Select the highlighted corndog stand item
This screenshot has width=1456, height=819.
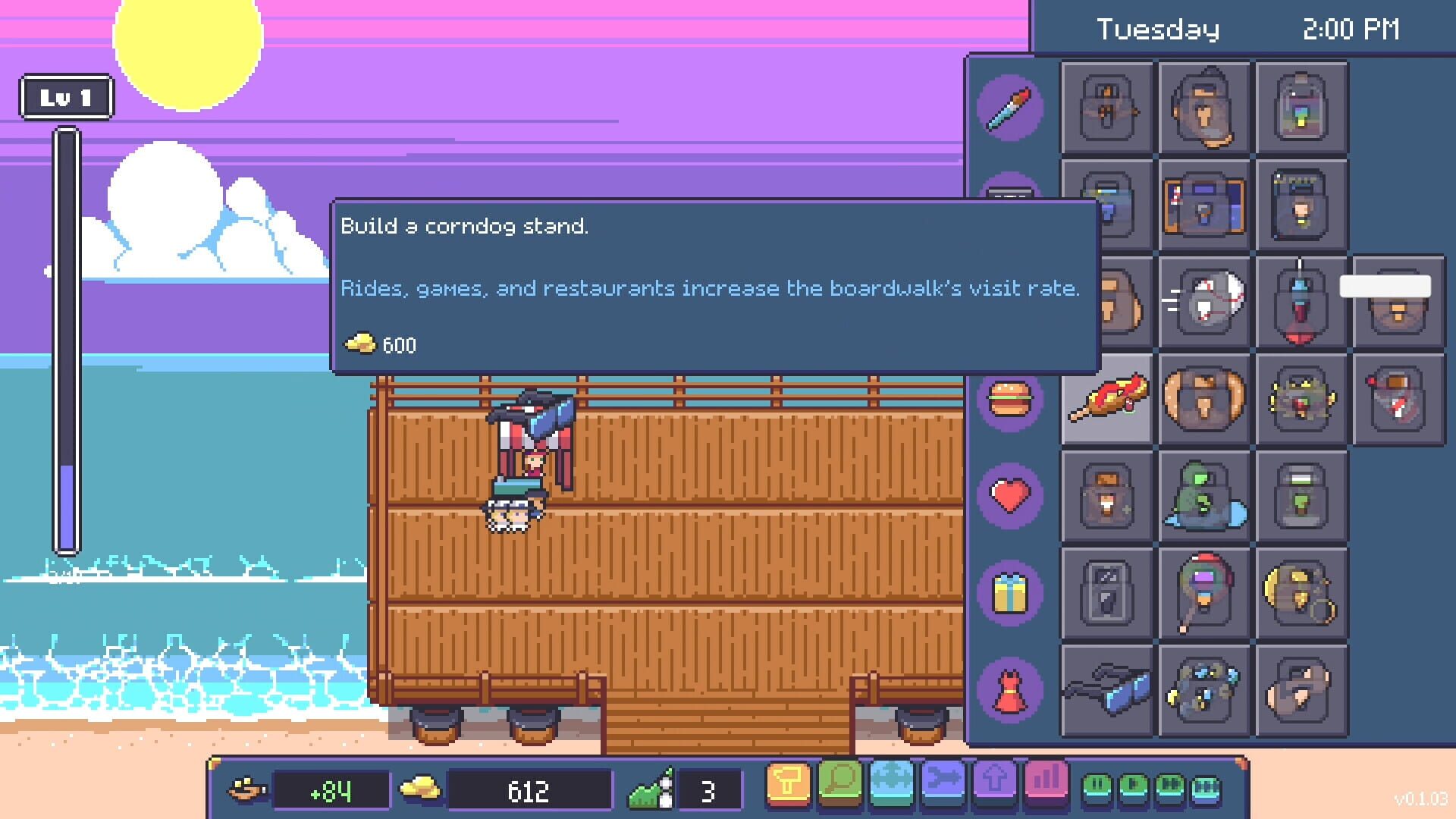point(1109,399)
